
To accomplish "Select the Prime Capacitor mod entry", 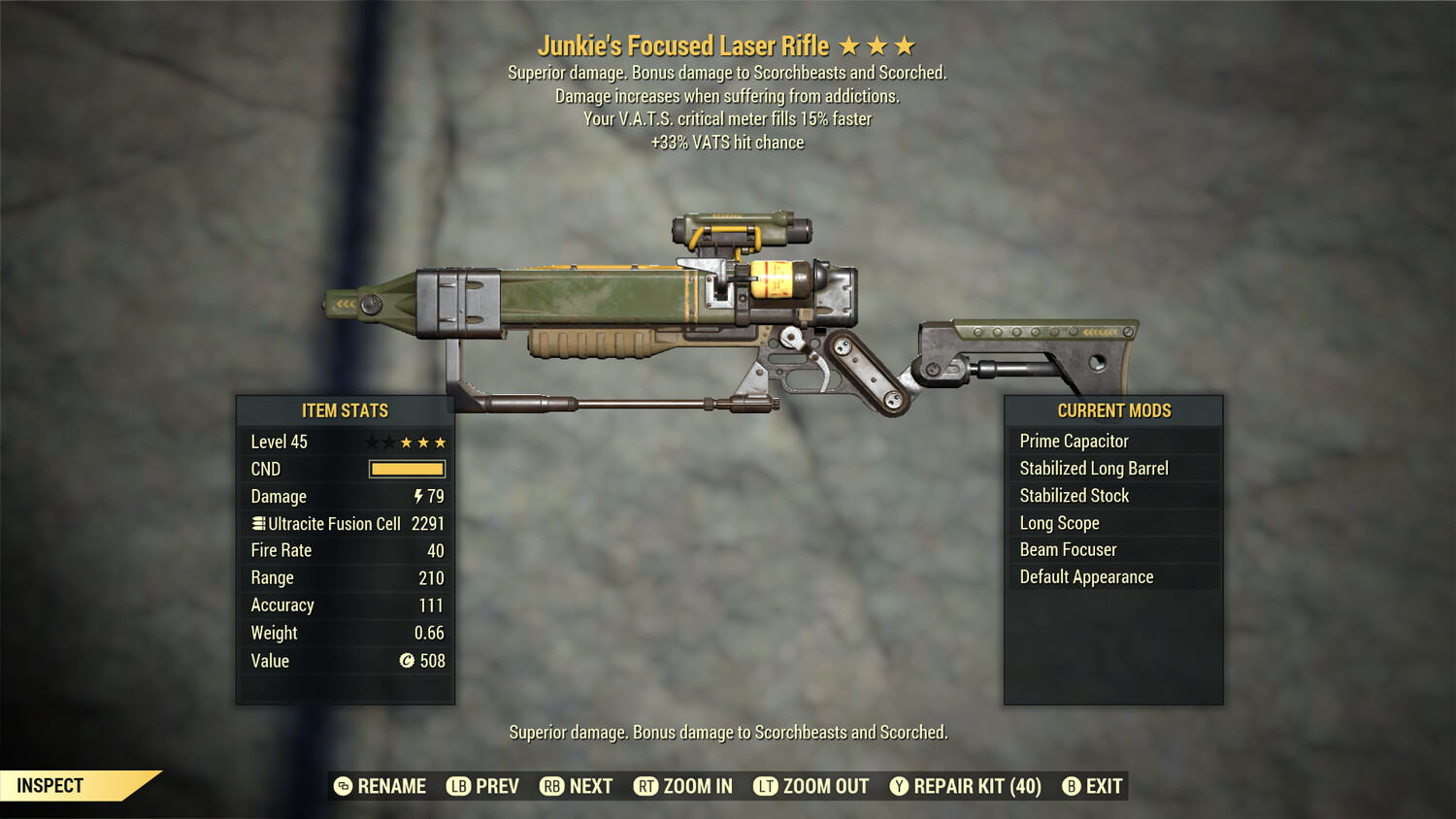I will 1073,441.
